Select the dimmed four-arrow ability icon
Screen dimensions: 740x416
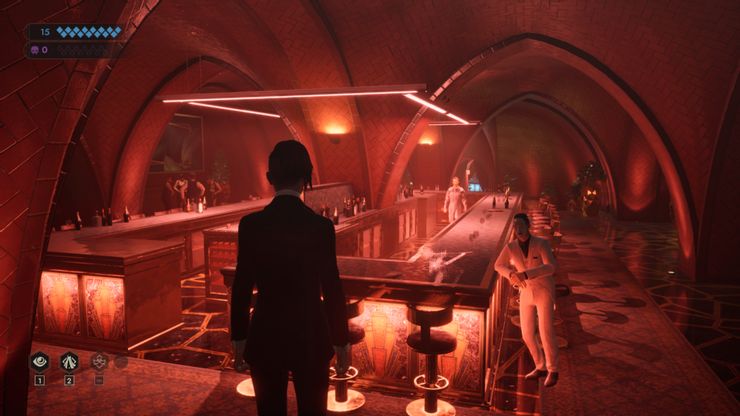click(100, 362)
